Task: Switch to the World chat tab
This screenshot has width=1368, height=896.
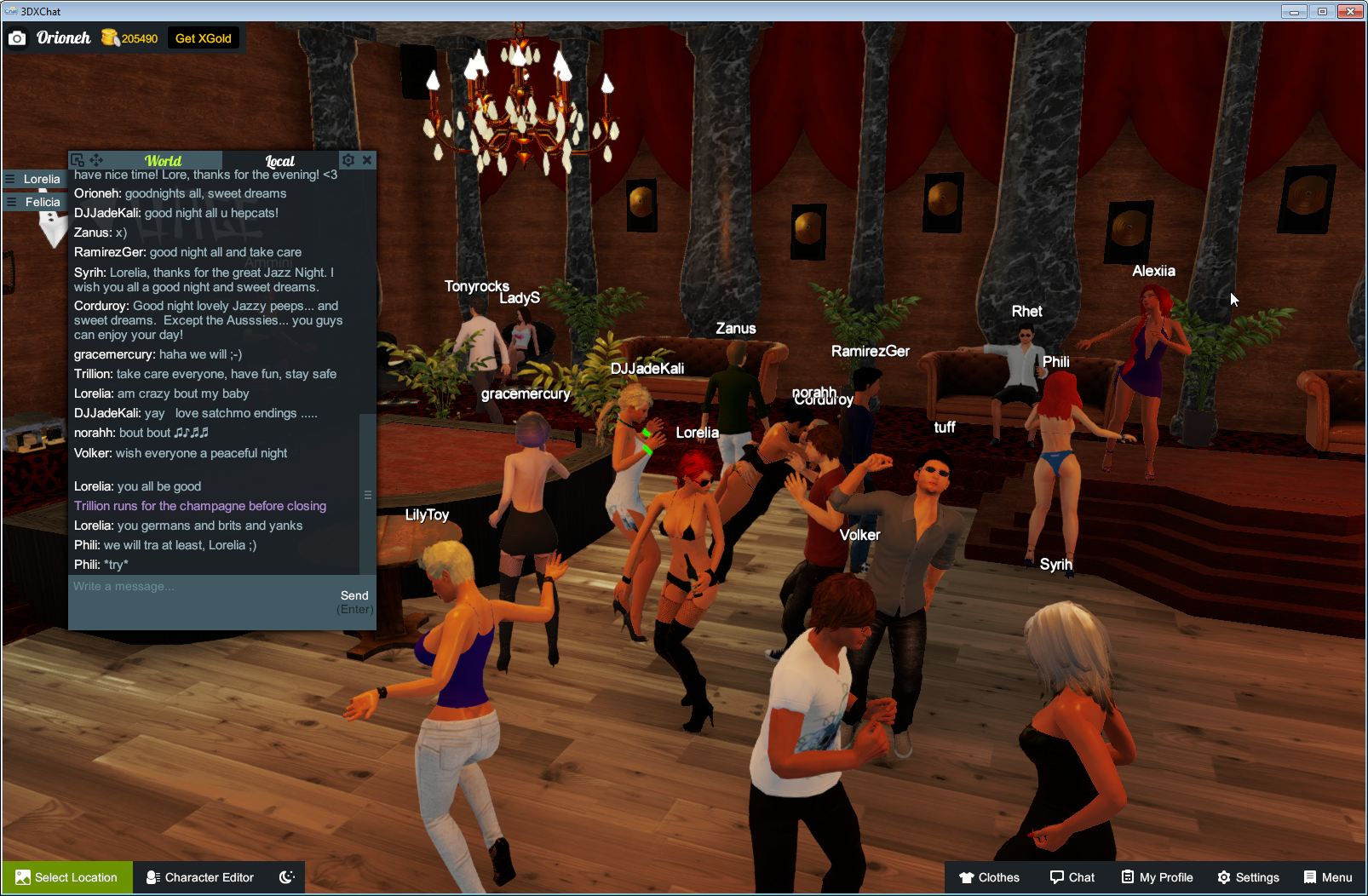Action: tap(163, 160)
